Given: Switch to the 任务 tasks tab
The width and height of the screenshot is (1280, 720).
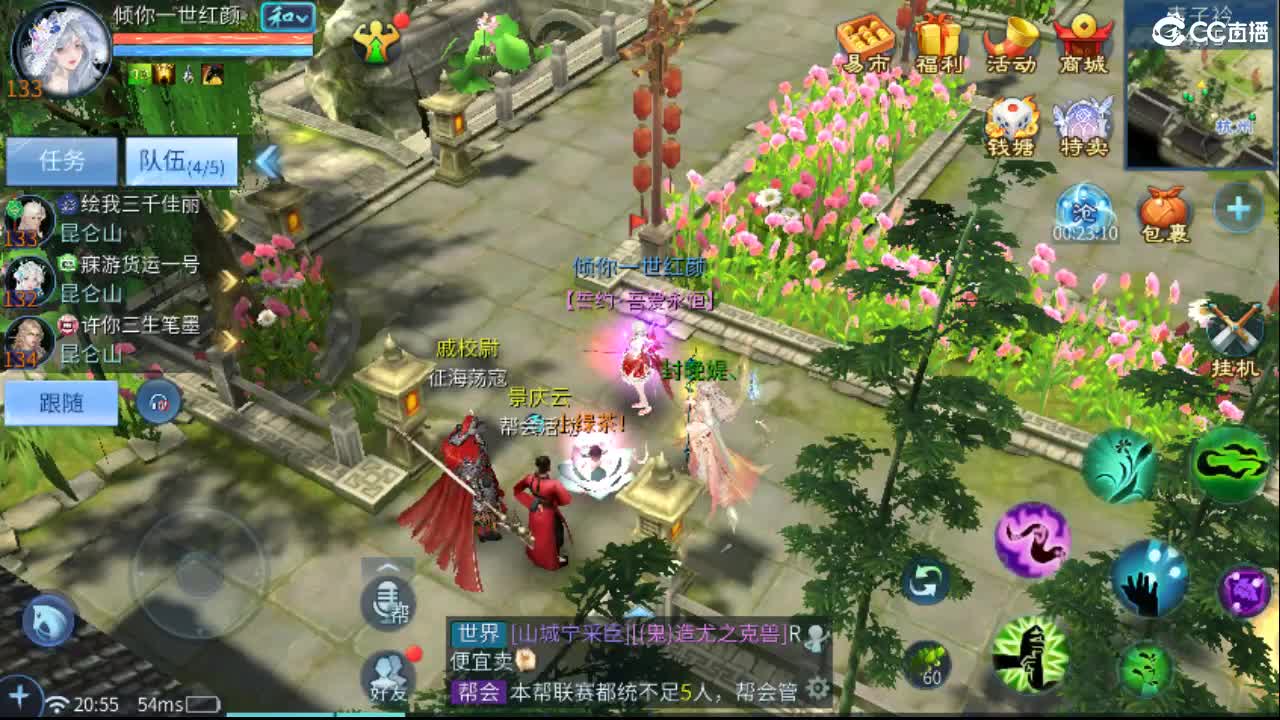Looking at the screenshot, I should point(60,160).
